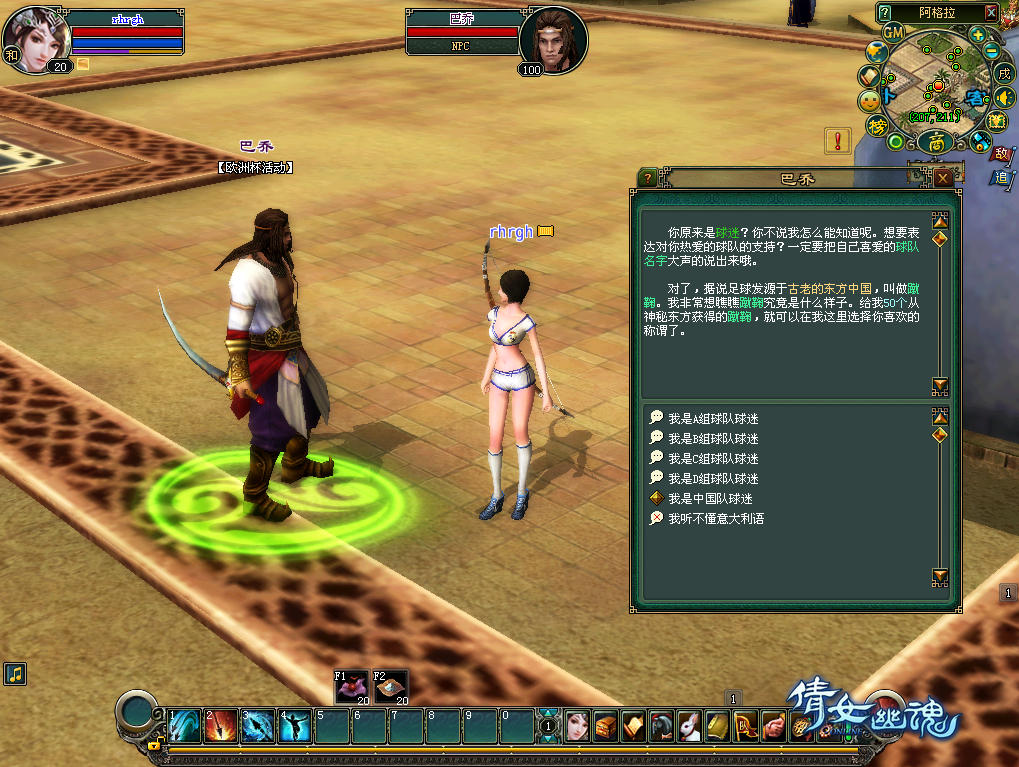The height and width of the screenshot is (767, 1019).
Task: Click the music note icon
Action: pyautogui.click(x=14, y=673)
